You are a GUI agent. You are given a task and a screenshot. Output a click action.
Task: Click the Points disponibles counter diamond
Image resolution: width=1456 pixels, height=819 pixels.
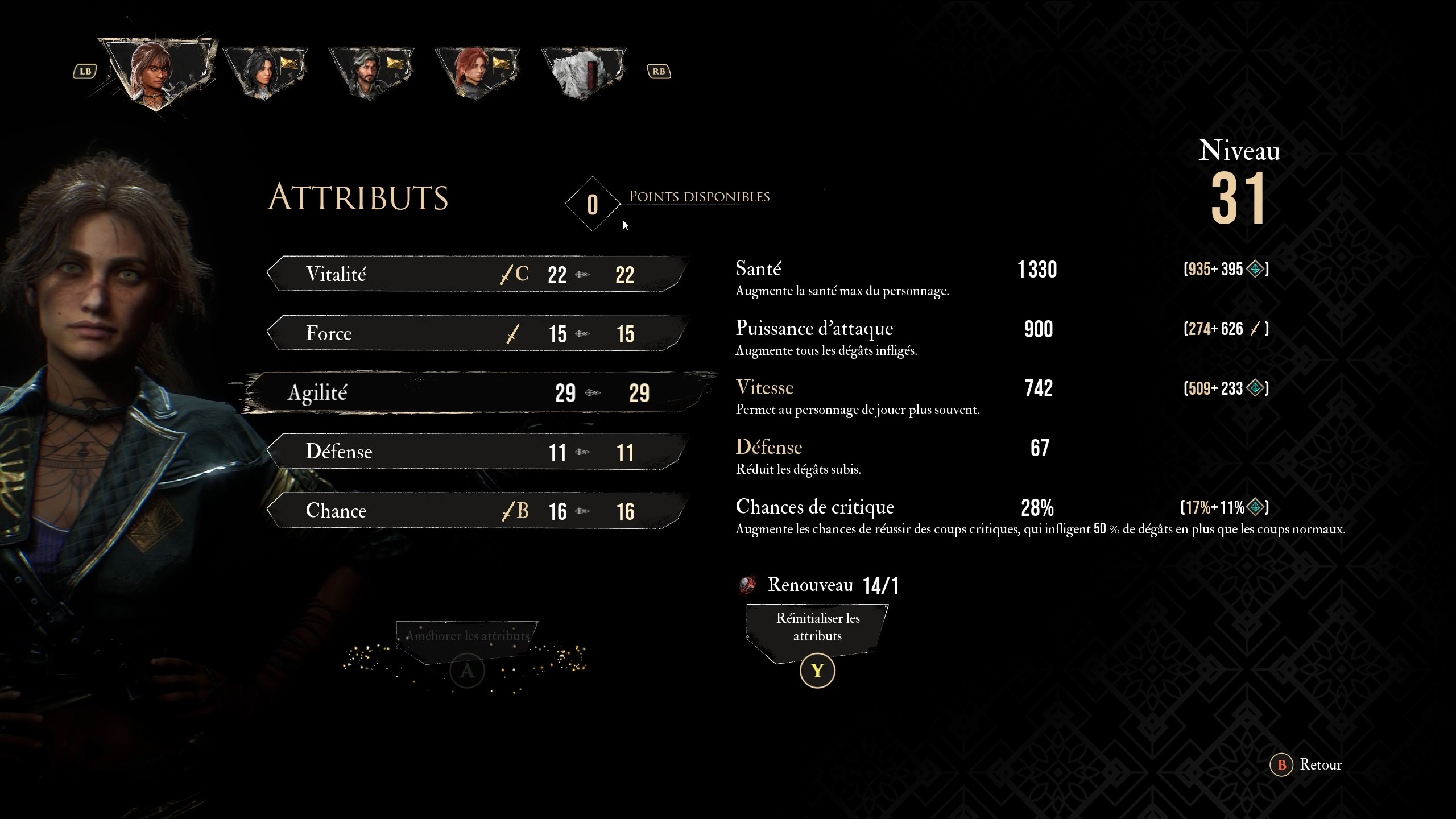[x=592, y=205]
